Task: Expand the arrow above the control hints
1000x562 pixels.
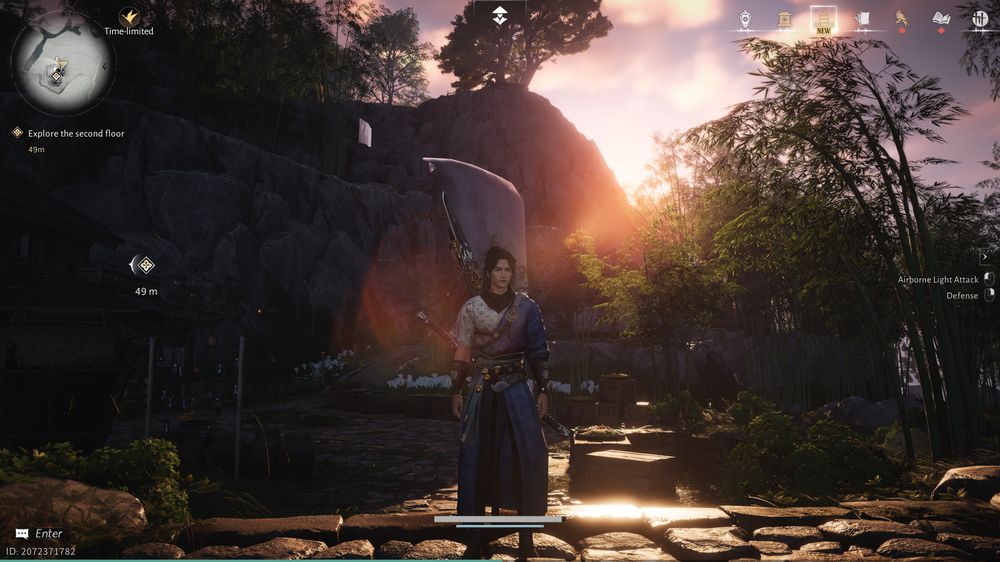Action: tap(984, 257)
